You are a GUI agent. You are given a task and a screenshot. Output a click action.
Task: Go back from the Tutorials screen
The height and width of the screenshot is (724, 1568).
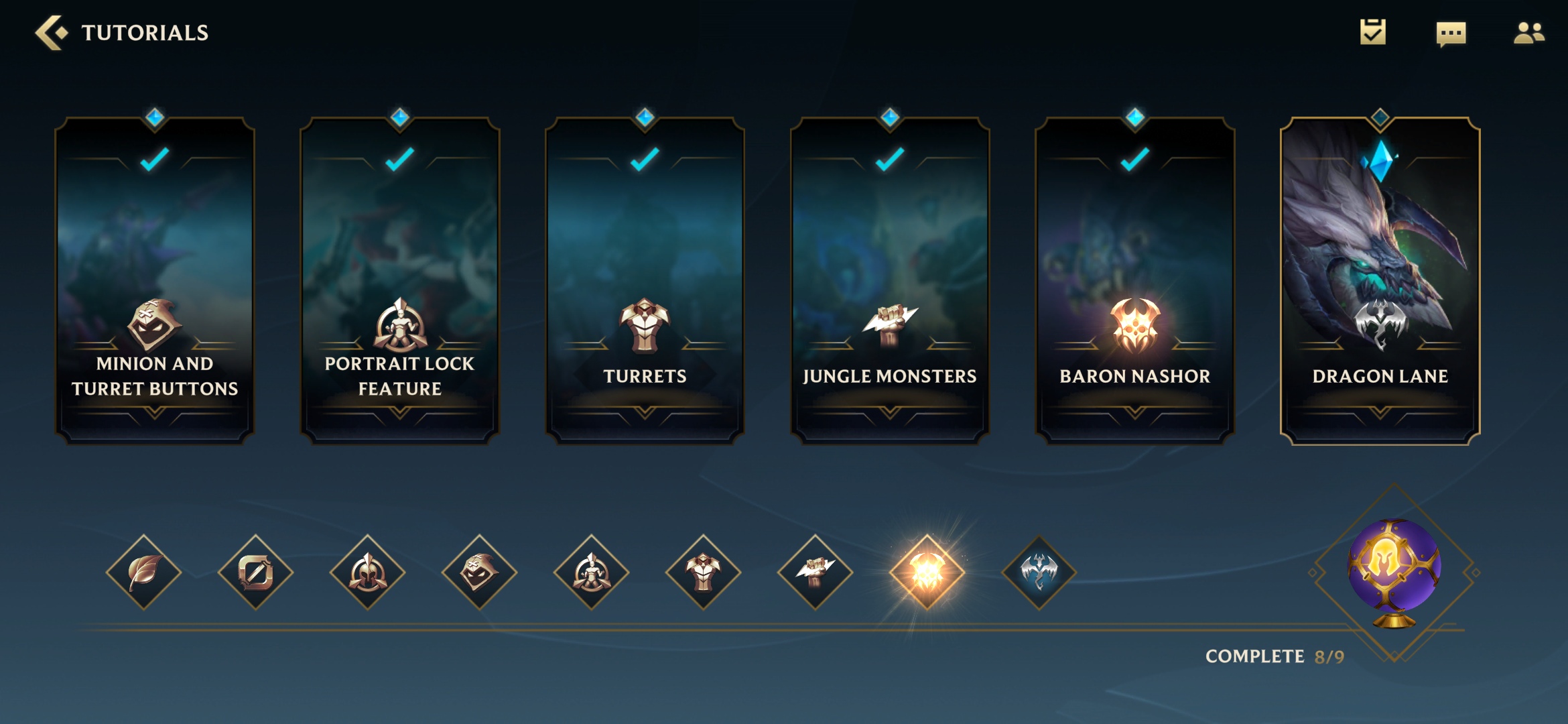[x=52, y=32]
